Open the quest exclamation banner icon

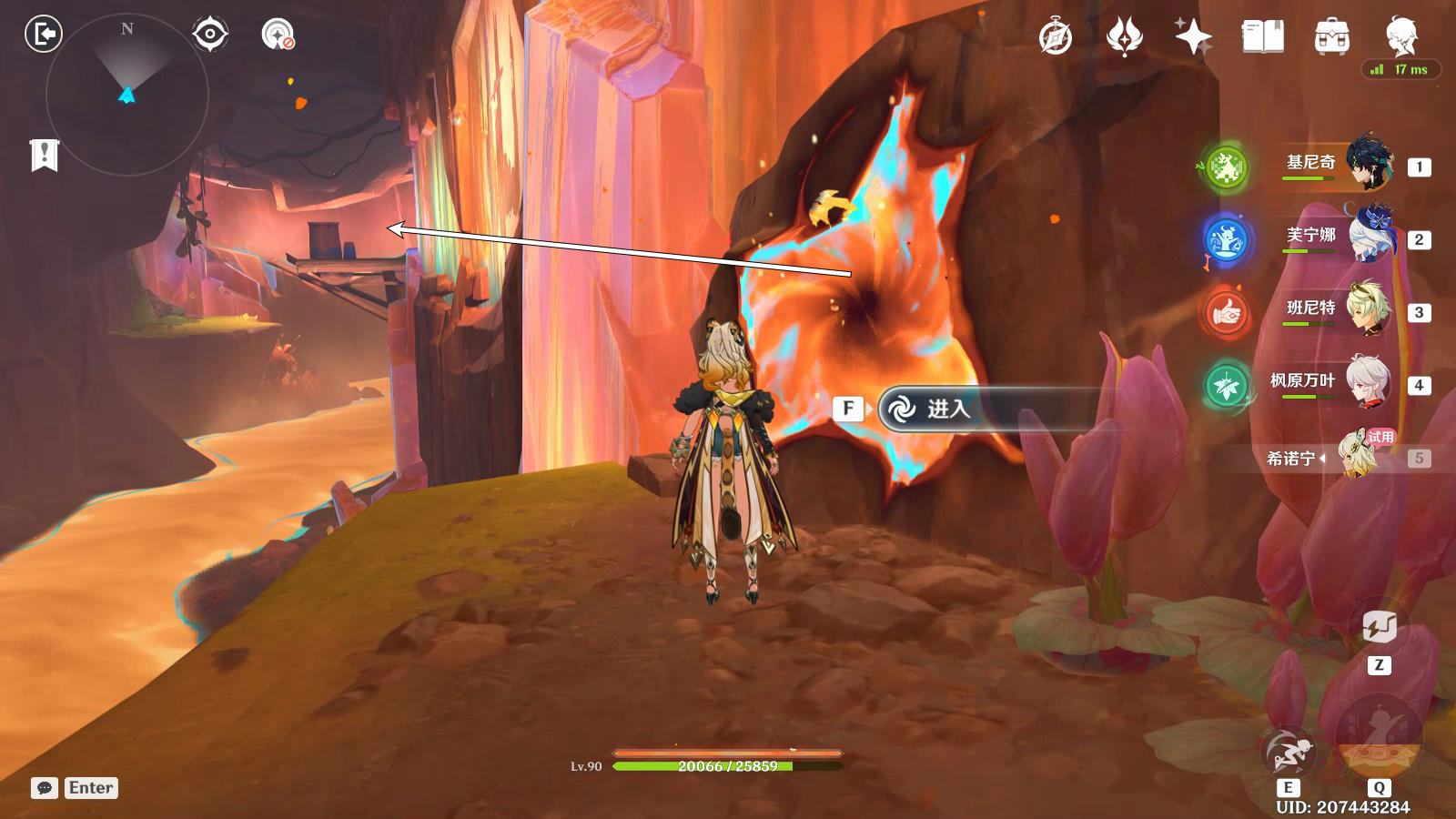[44, 155]
